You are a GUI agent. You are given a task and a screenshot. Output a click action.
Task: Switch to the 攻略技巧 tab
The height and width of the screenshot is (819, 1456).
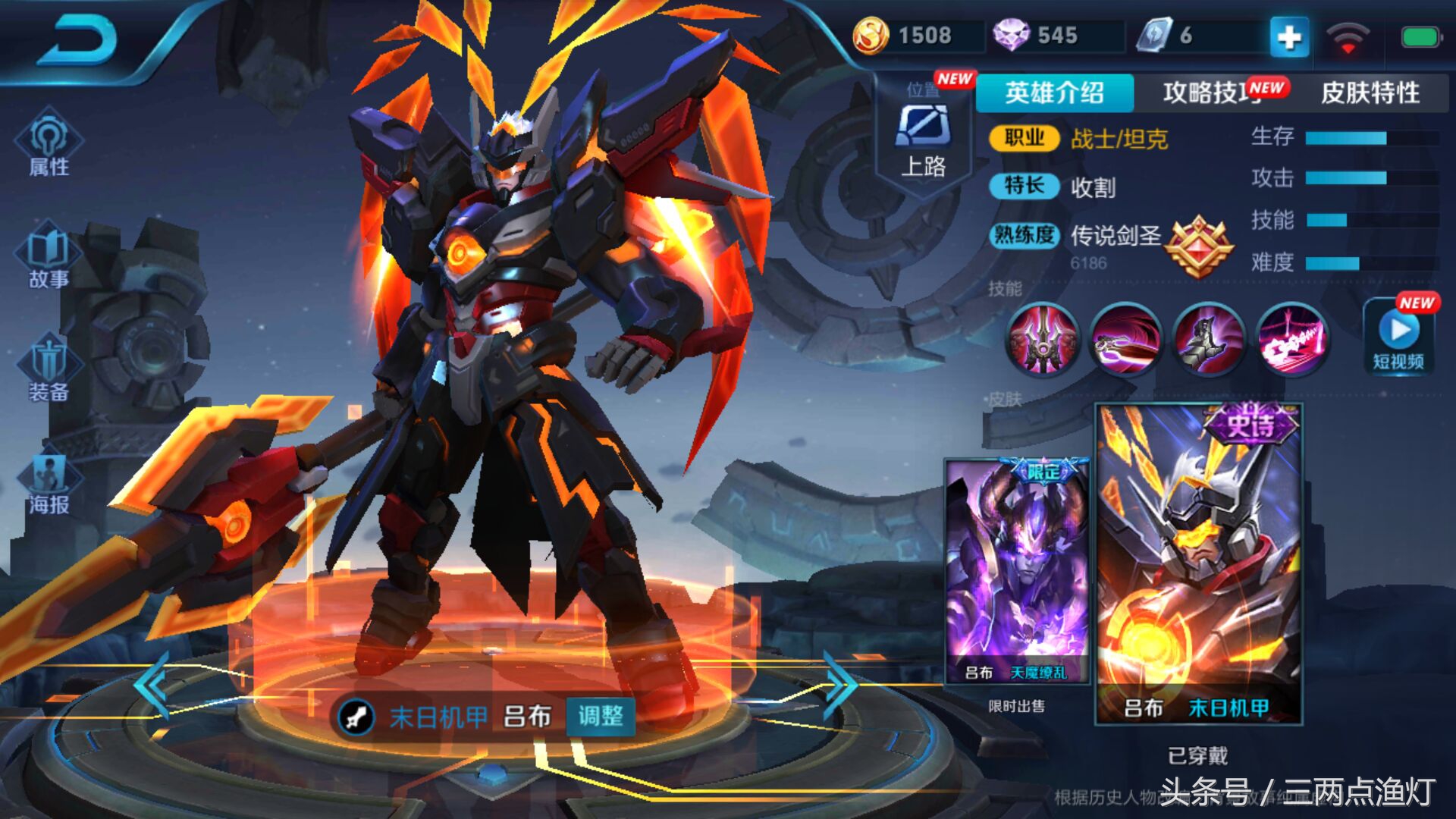1212,93
